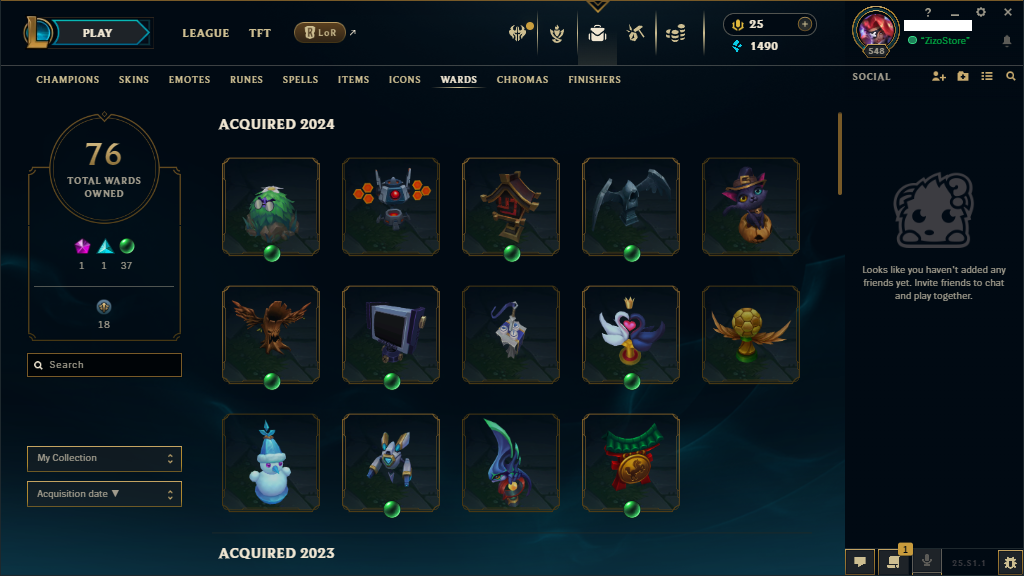
Task: Go to the Runes tab
Action: 246,79
